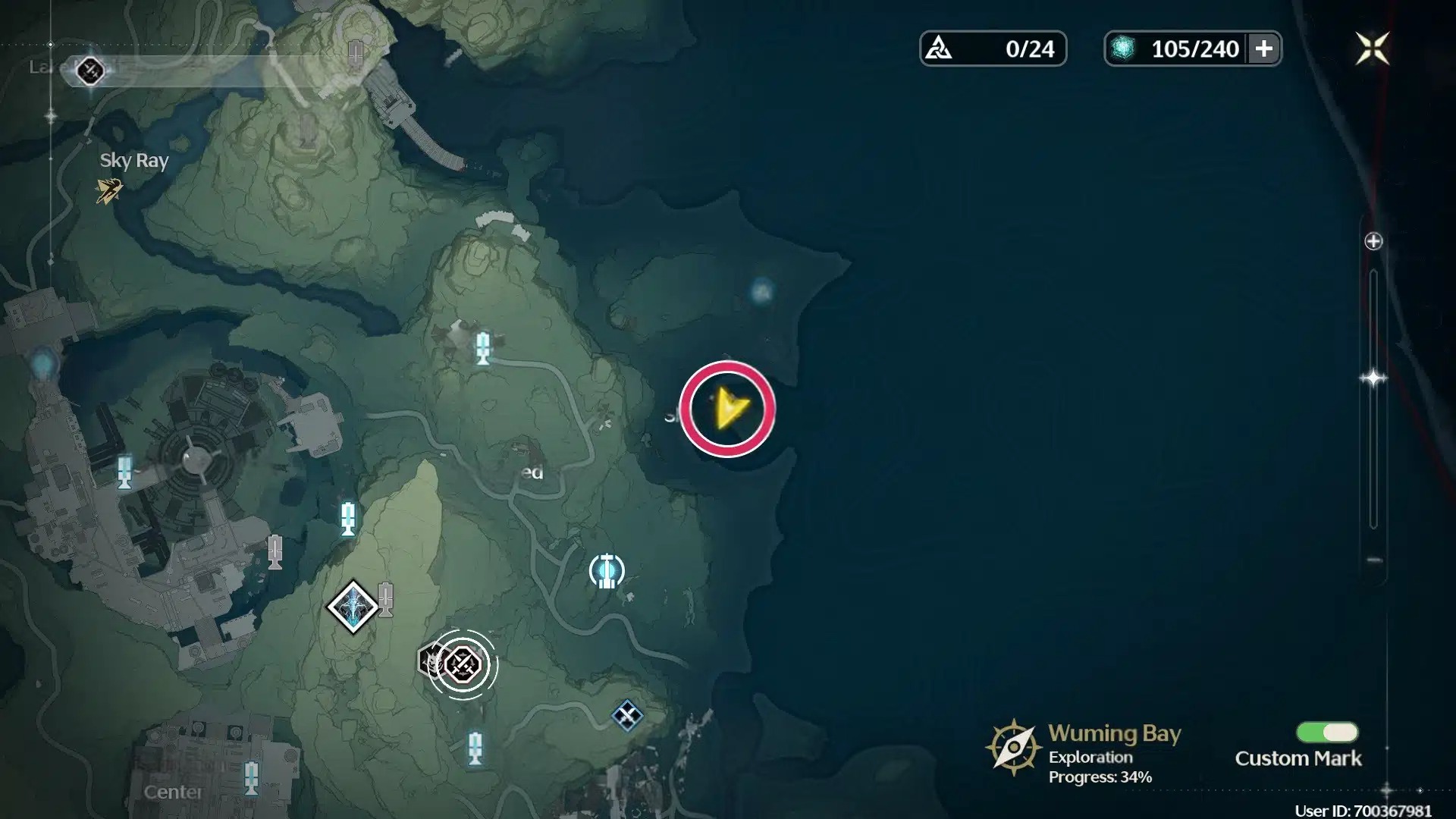Select the tracked quest marker at top-left bar

coord(90,71)
